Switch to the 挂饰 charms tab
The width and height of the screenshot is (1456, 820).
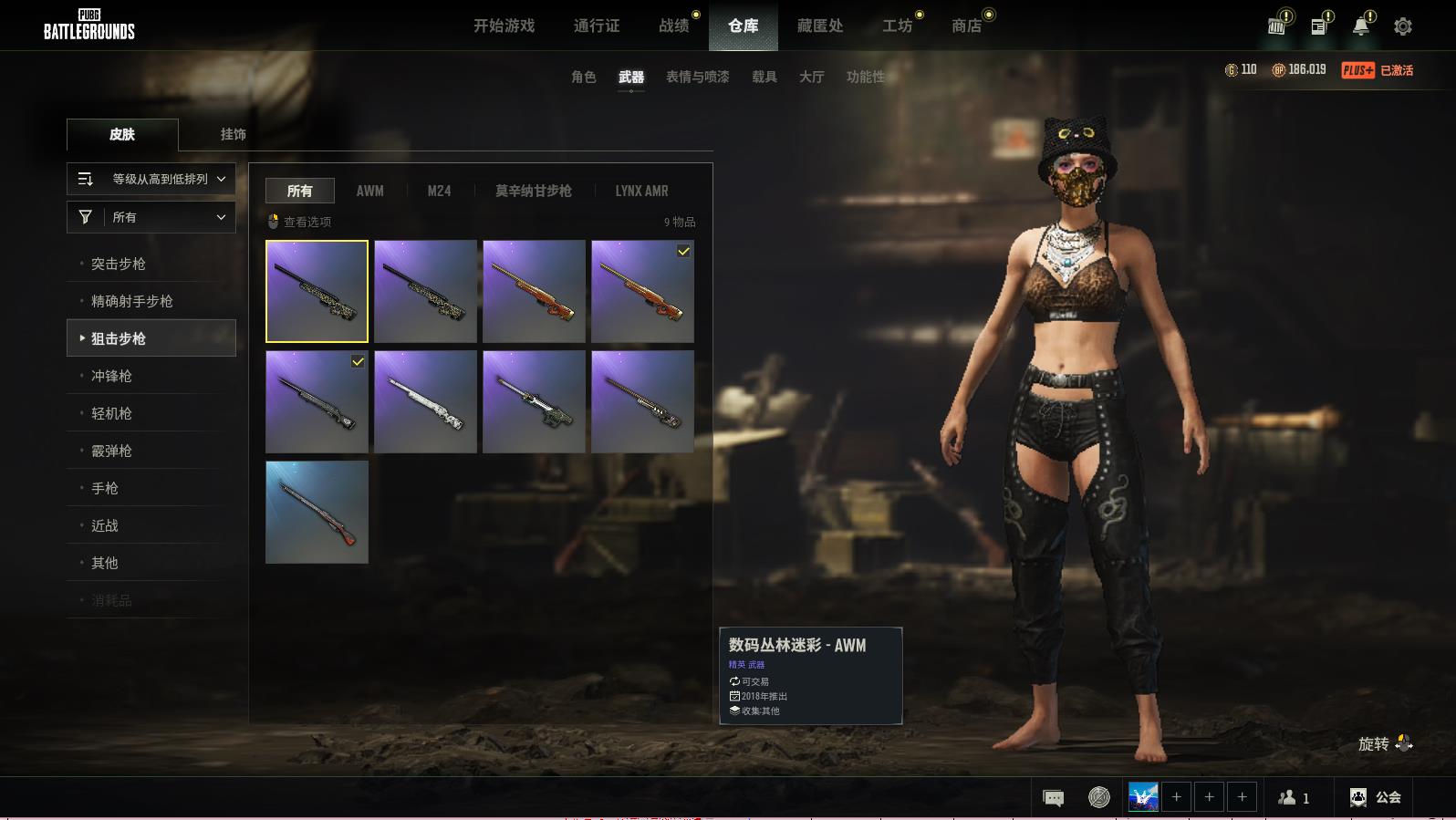coord(233,134)
